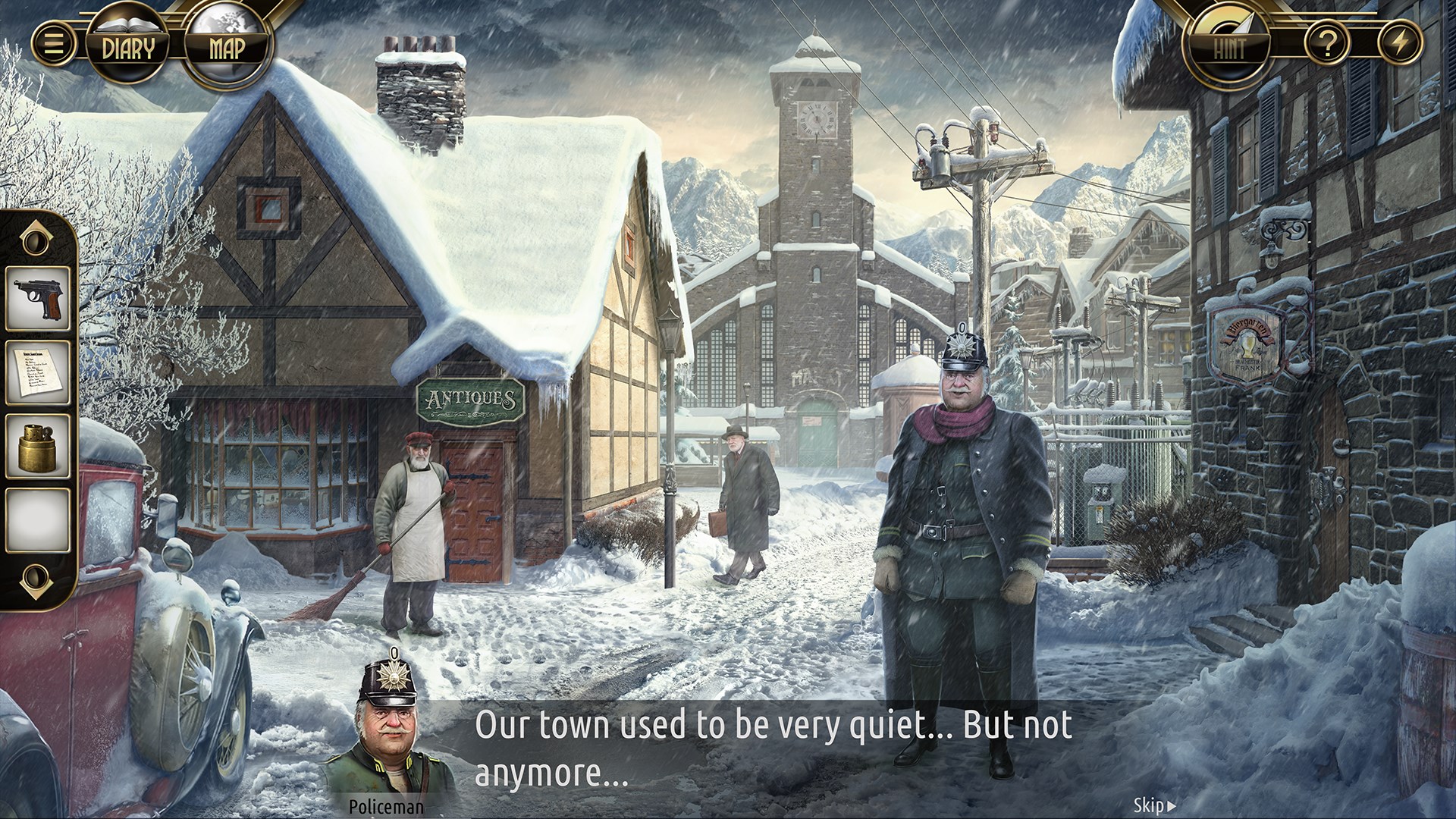
Task: Click the Hint button
Action: coord(1232,45)
